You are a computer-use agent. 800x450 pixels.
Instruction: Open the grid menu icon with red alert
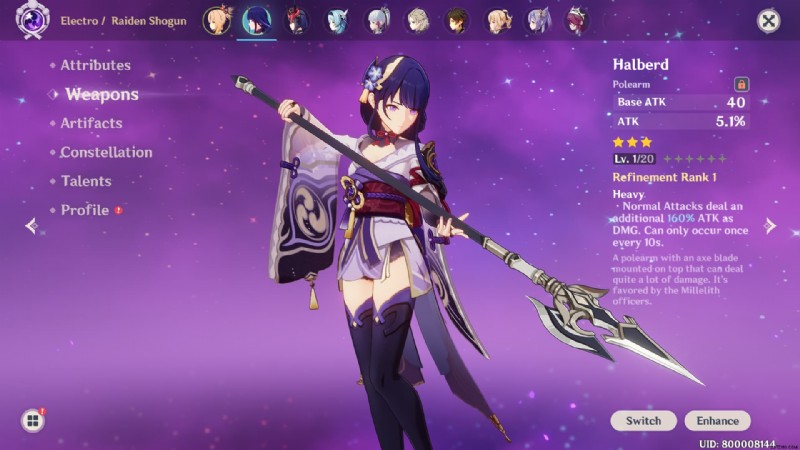pyautogui.click(x=33, y=421)
